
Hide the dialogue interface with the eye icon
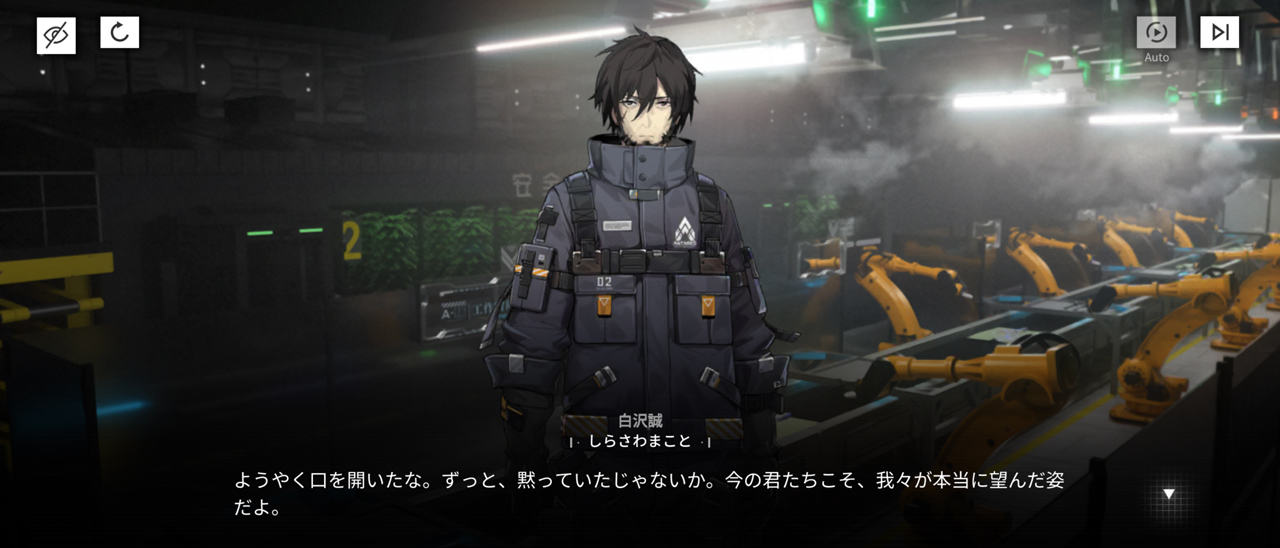click(56, 35)
